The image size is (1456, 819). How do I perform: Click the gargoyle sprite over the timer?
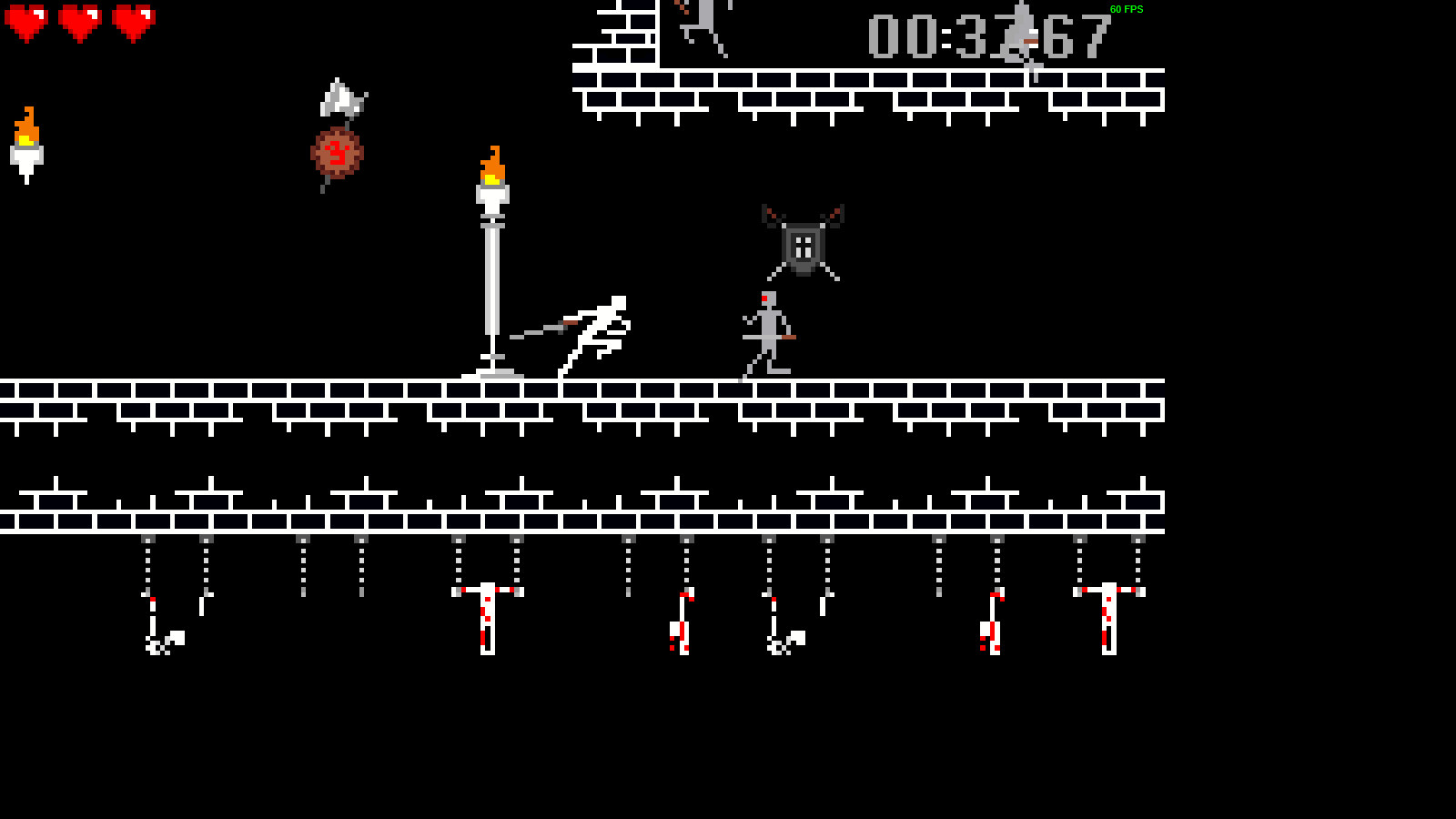1023,35
